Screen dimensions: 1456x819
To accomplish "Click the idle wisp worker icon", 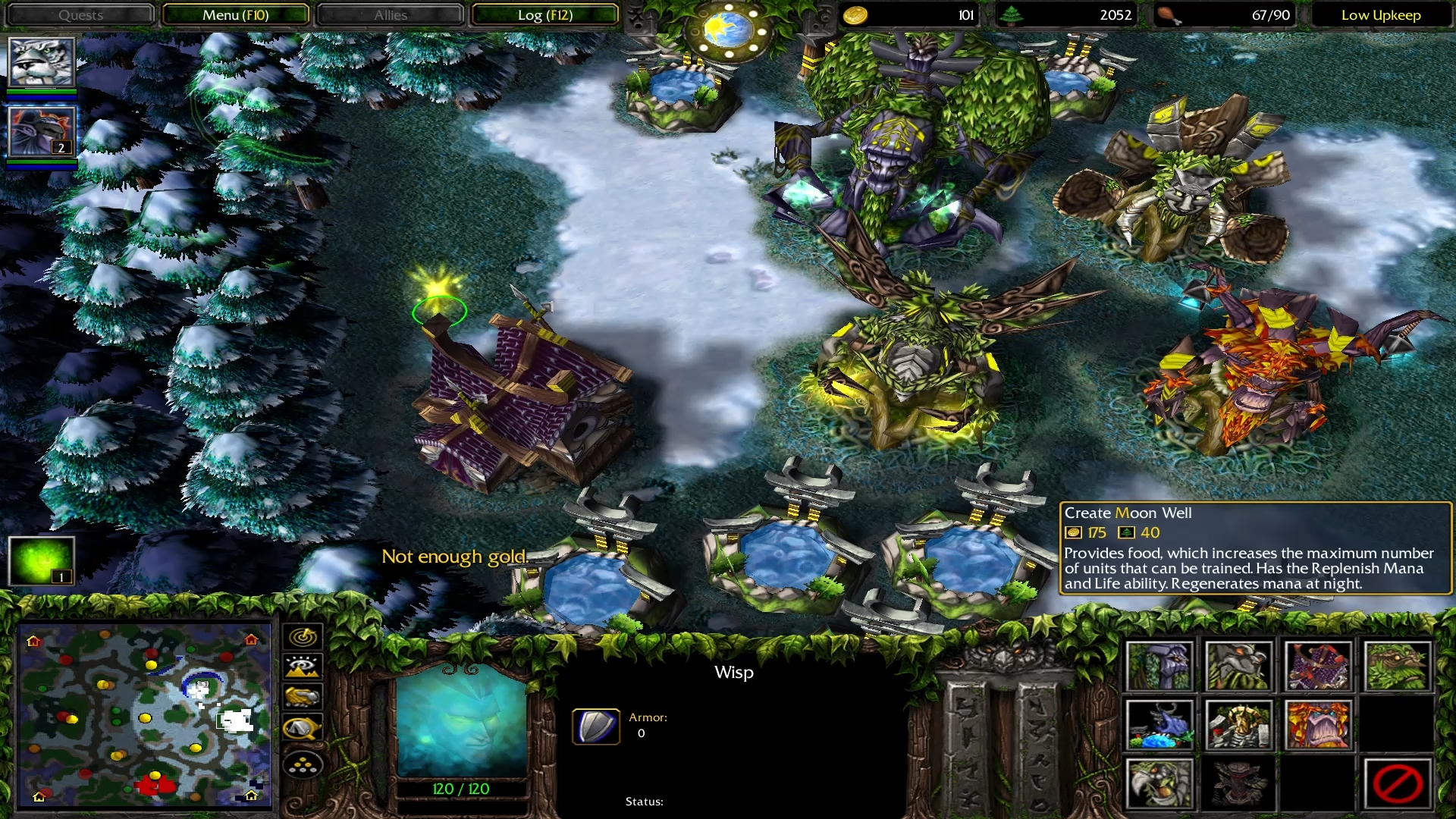I will [41, 560].
